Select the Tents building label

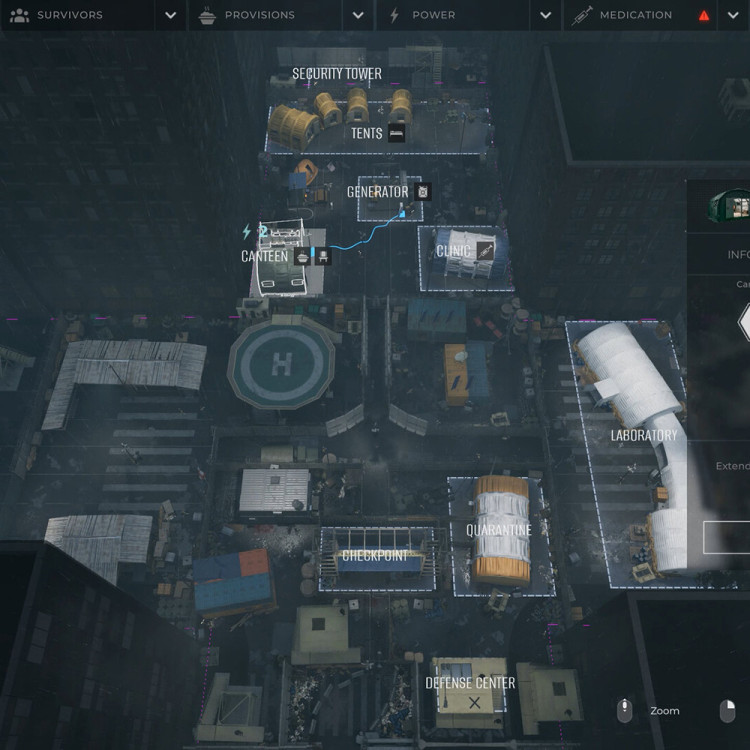(366, 133)
